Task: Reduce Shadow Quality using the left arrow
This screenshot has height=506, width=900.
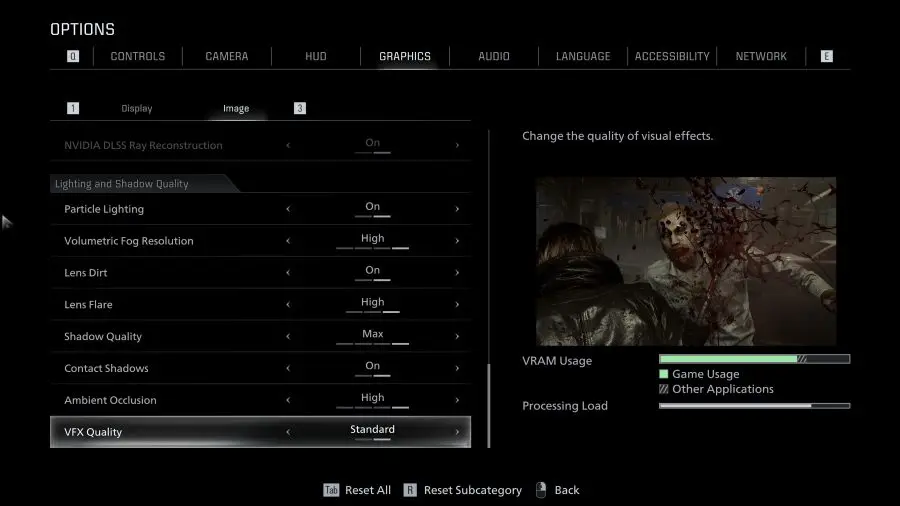Action: 288,337
